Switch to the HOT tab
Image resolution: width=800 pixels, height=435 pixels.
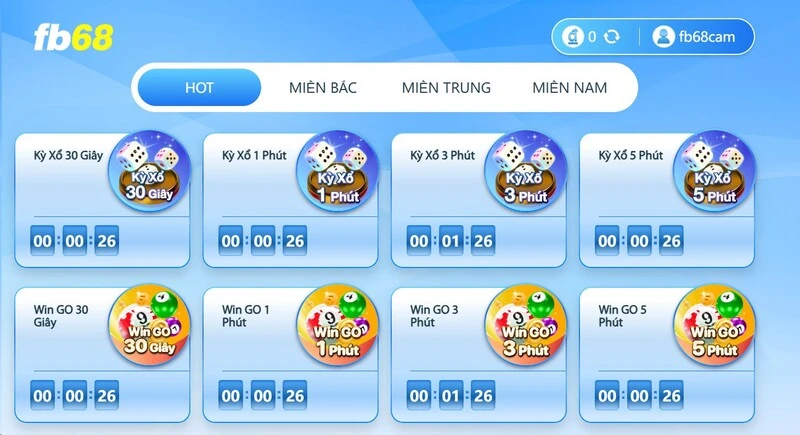point(199,87)
